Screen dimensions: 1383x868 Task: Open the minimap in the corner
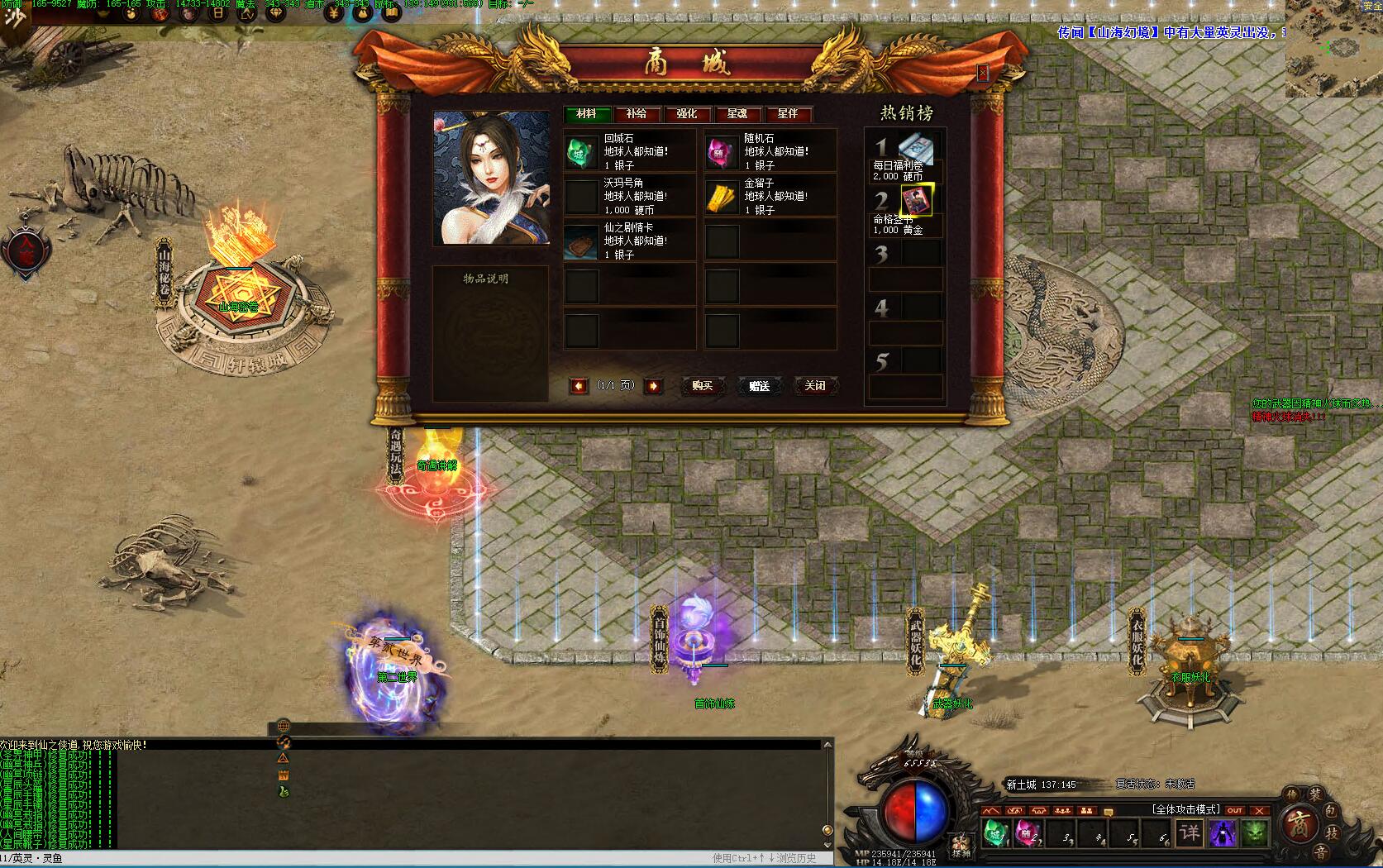pyautogui.click(x=1333, y=48)
